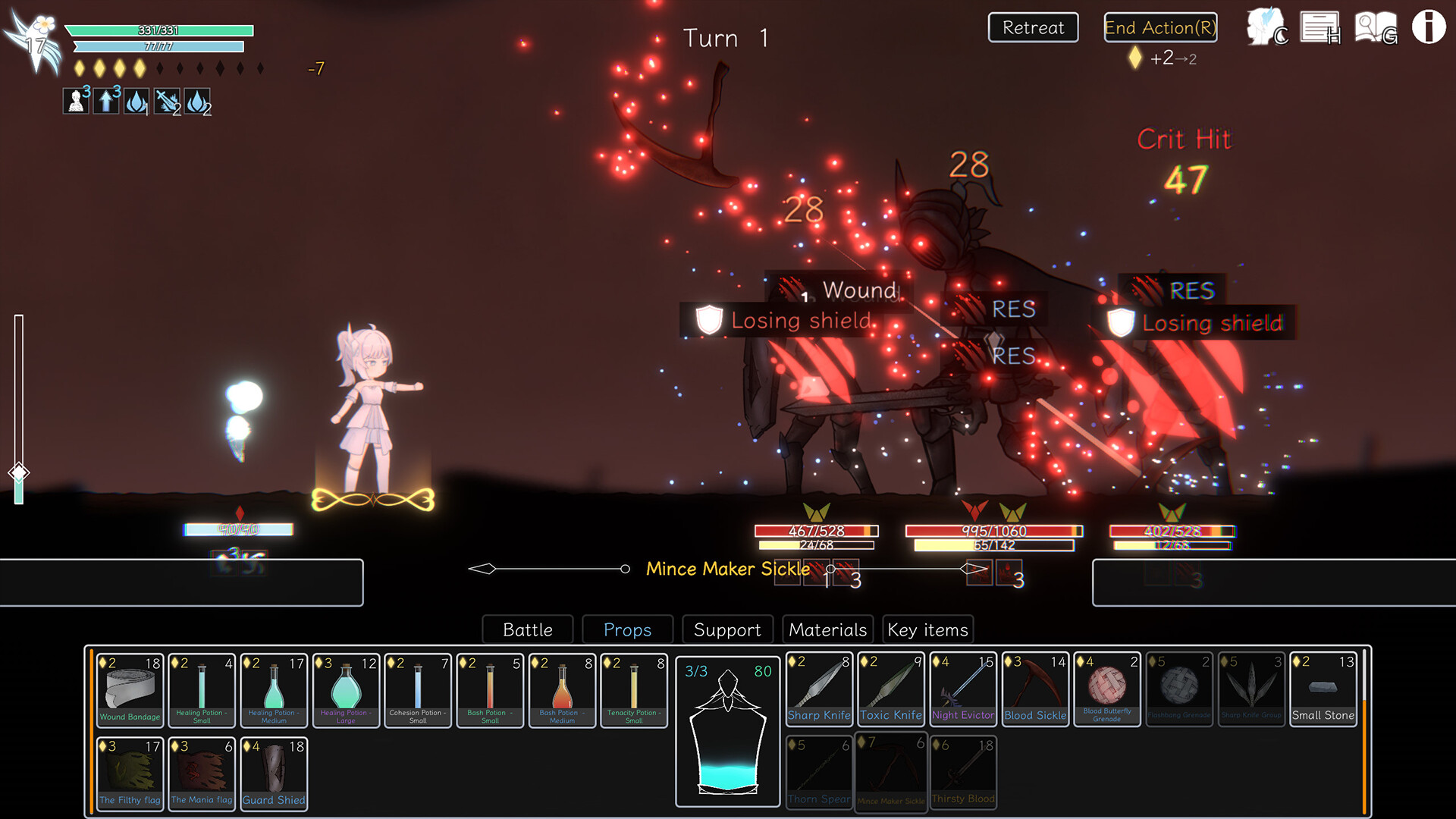Switch to the Materials tab
This screenshot has width=1456, height=819.
pyautogui.click(x=827, y=629)
